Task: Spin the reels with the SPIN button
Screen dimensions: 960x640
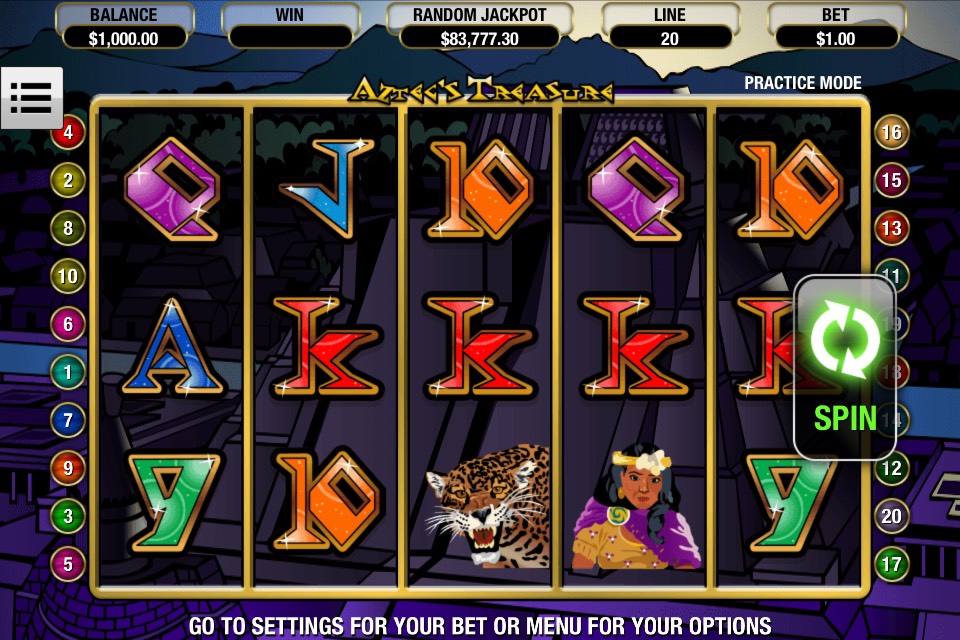Action: (x=844, y=367)
